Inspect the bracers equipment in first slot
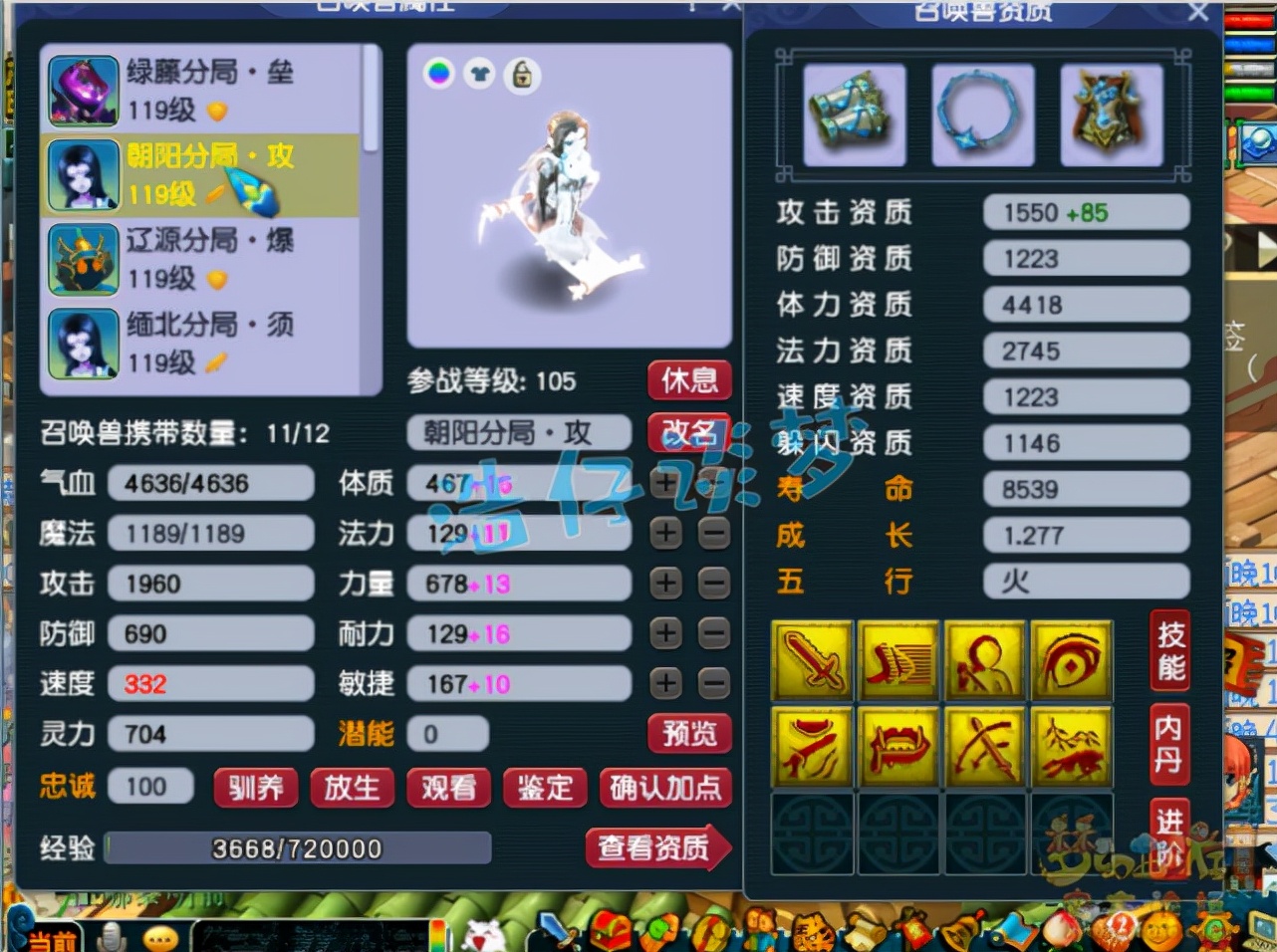The height and width of the screenshot is (952, 1277). [855, 114]
